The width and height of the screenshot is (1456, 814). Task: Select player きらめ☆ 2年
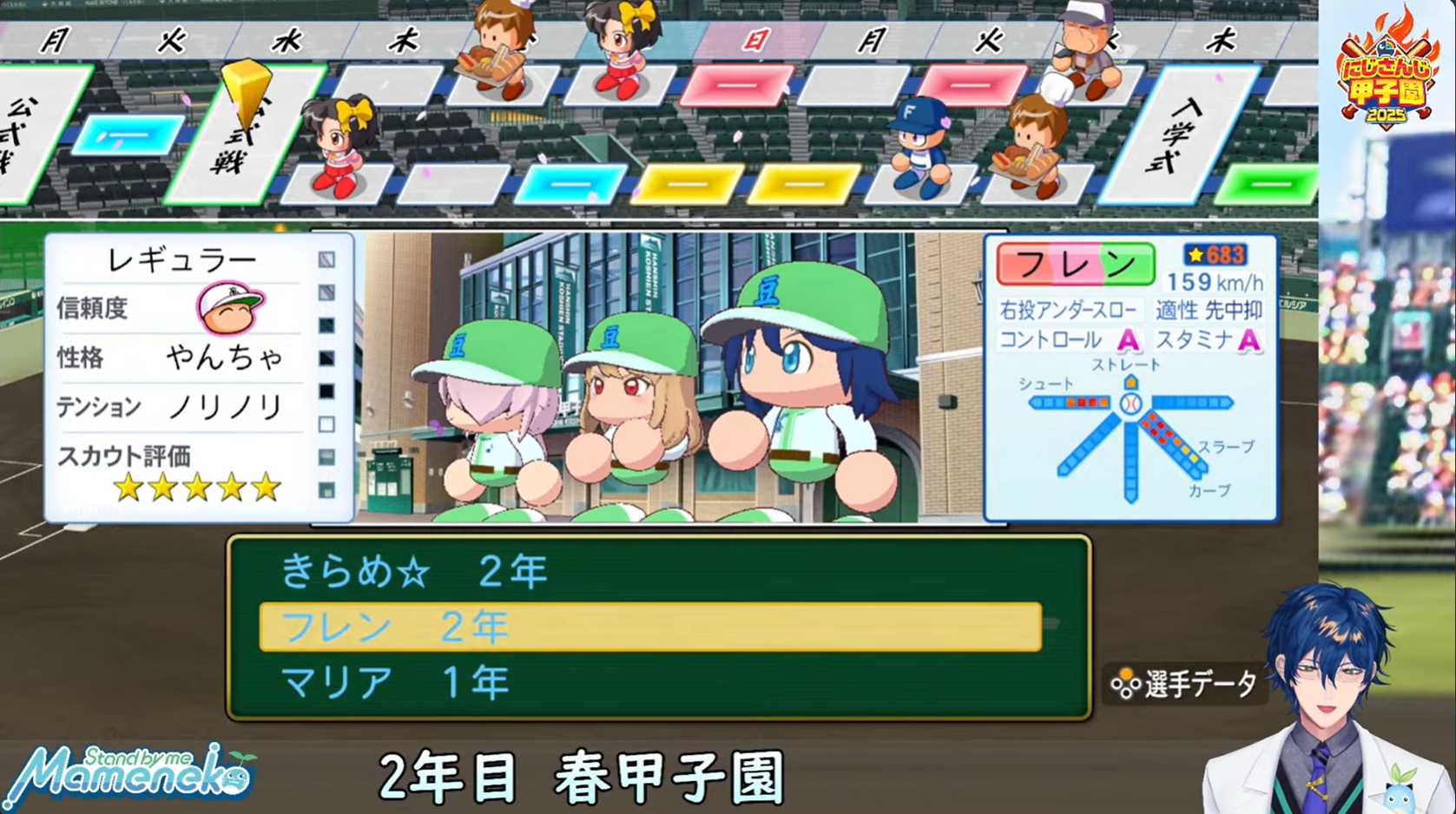[x=415, y=572]
